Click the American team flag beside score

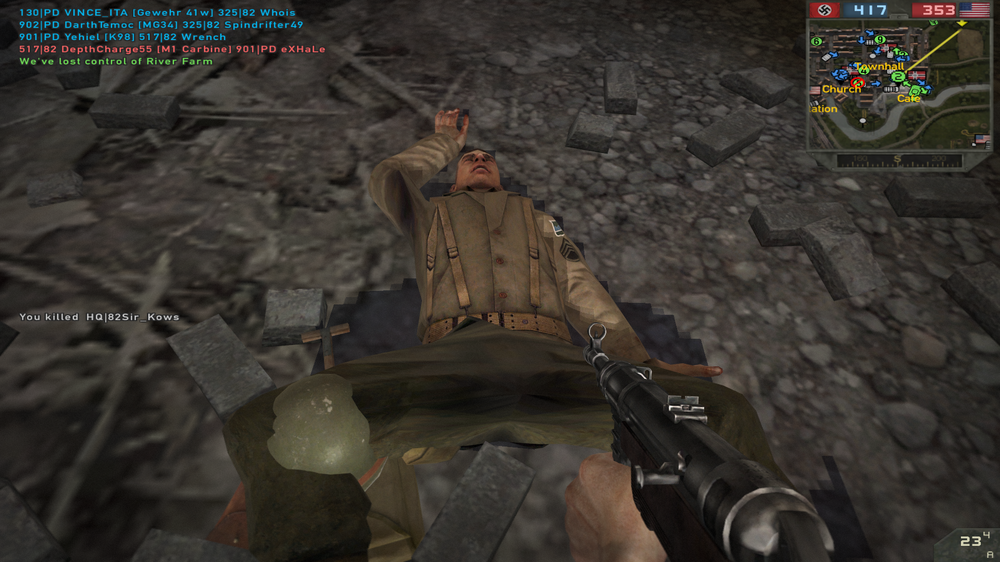pyautogui.click(x=974, y=10)
